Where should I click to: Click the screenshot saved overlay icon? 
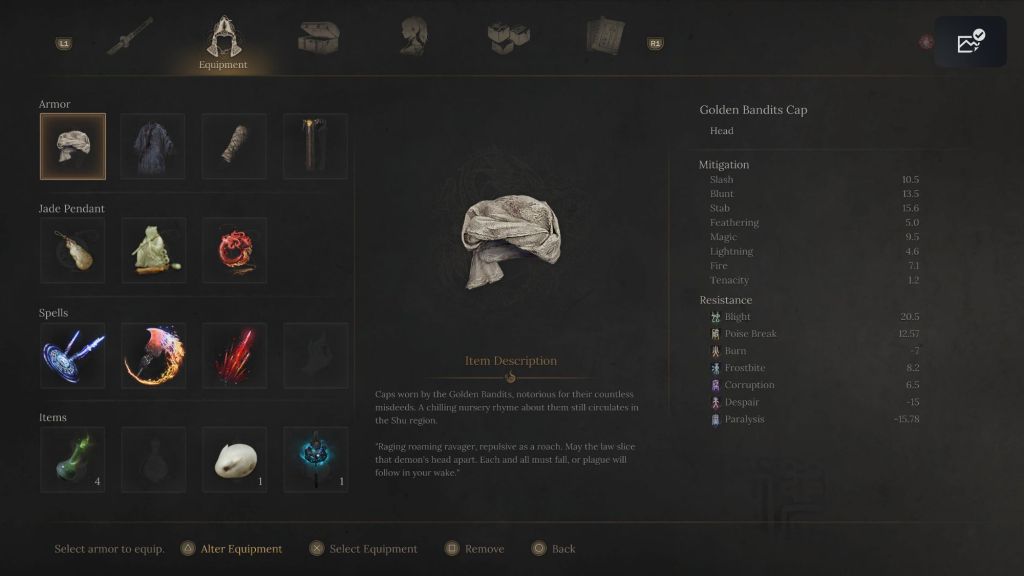(970, 42)
